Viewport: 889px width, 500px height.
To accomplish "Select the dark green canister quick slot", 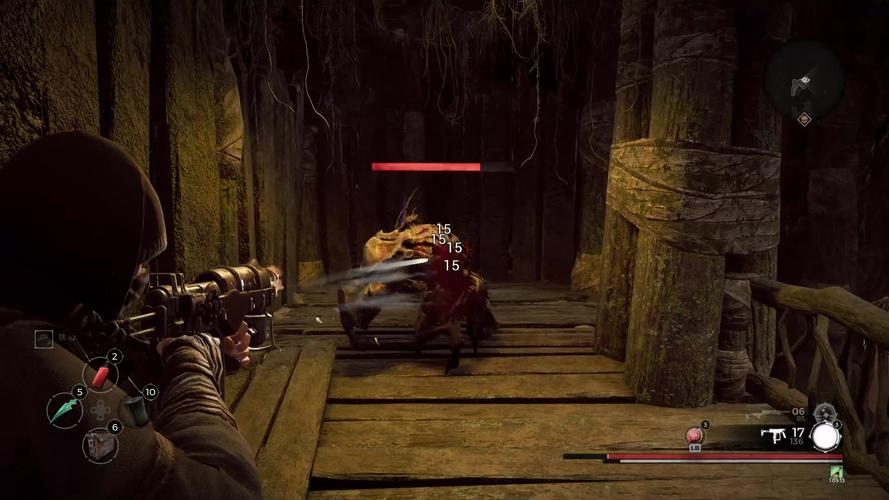I will coord(134,409).
